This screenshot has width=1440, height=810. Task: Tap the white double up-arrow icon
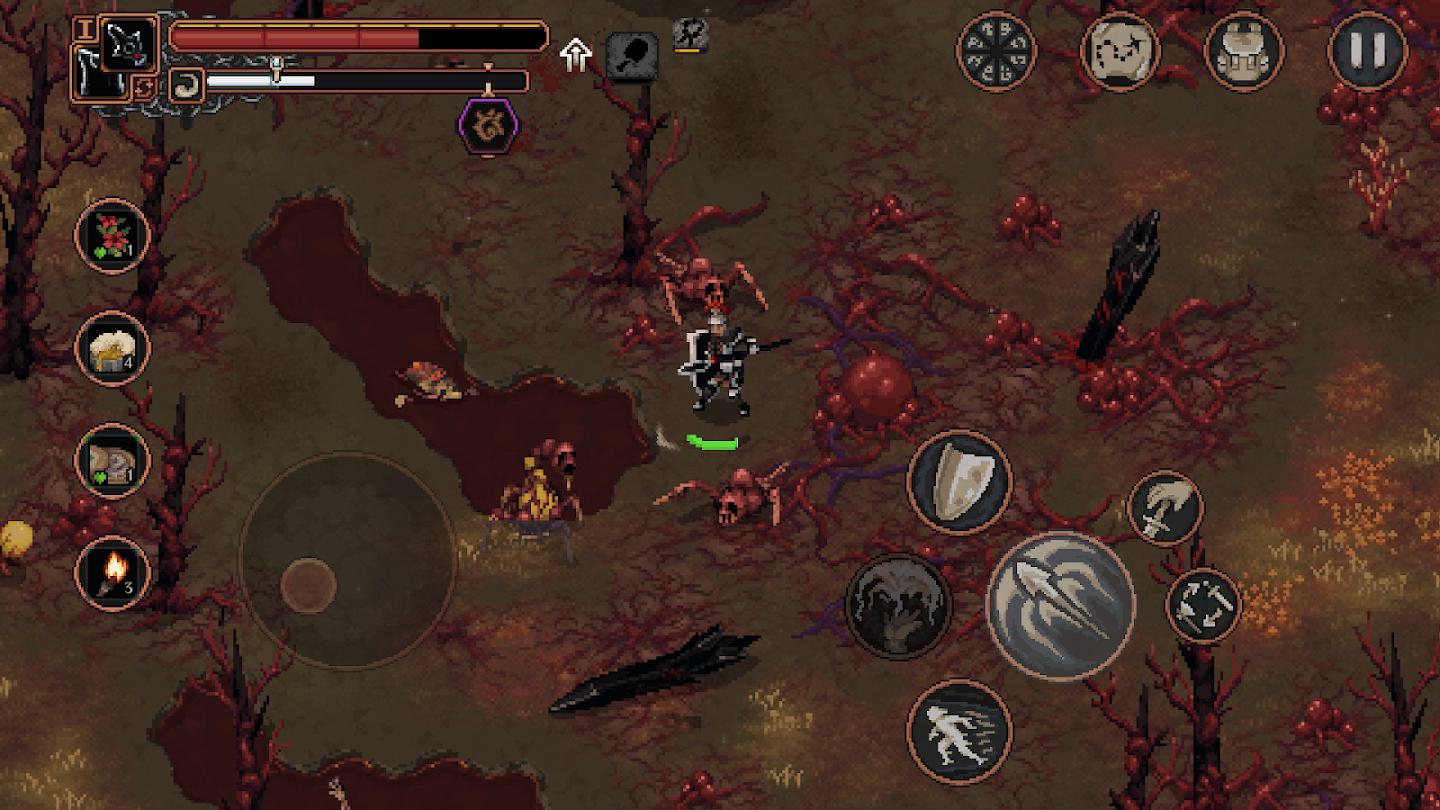pyautogui.click(x=576, y=55)
